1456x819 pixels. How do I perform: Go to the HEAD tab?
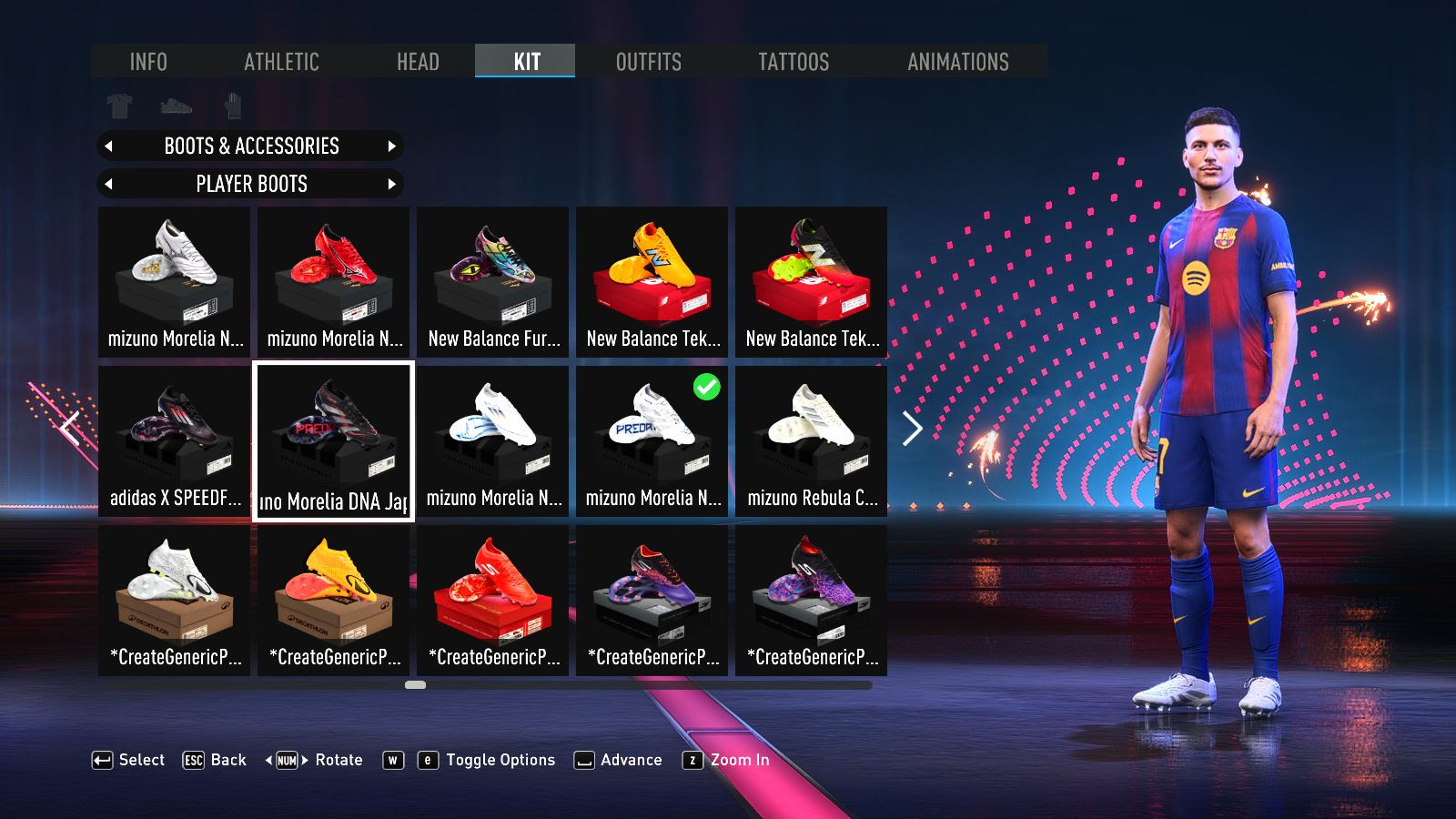418,62
